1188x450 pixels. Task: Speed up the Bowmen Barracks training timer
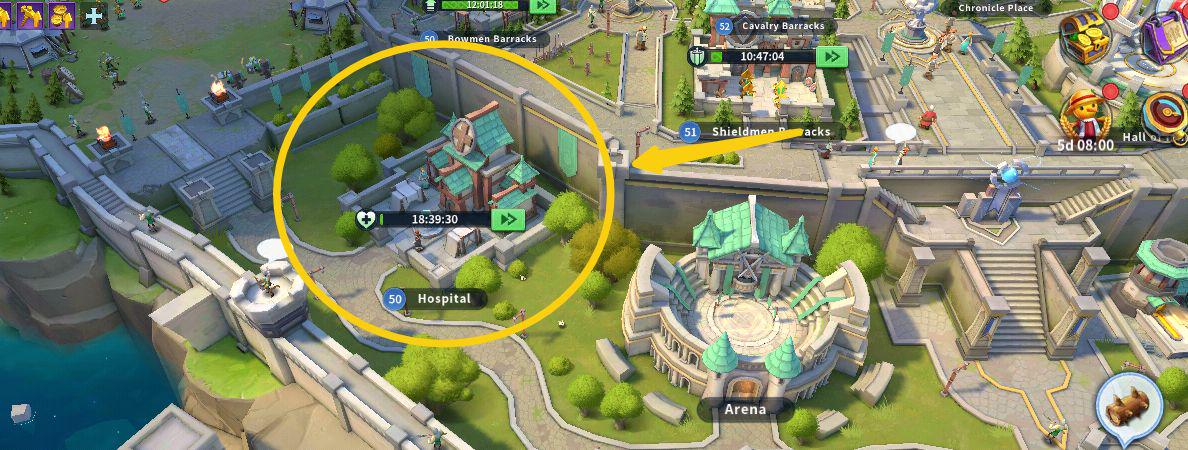point(542,5)
